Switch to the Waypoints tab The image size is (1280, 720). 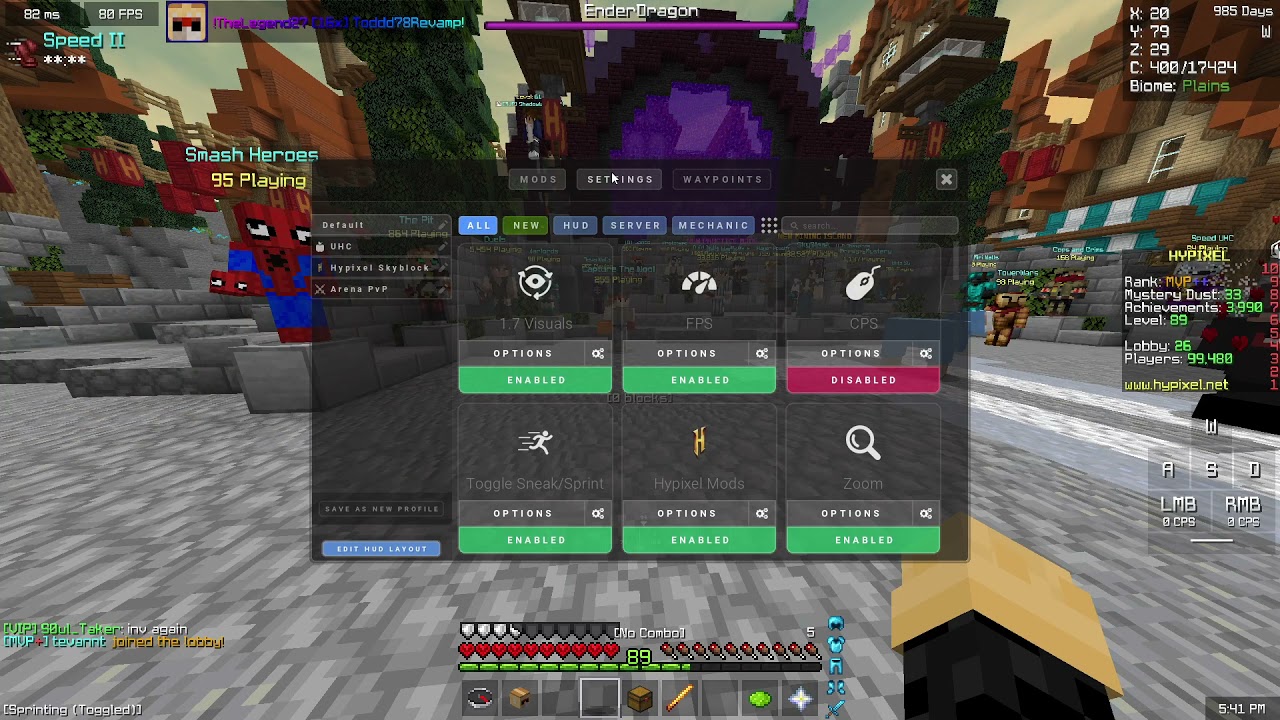point(722,180)
